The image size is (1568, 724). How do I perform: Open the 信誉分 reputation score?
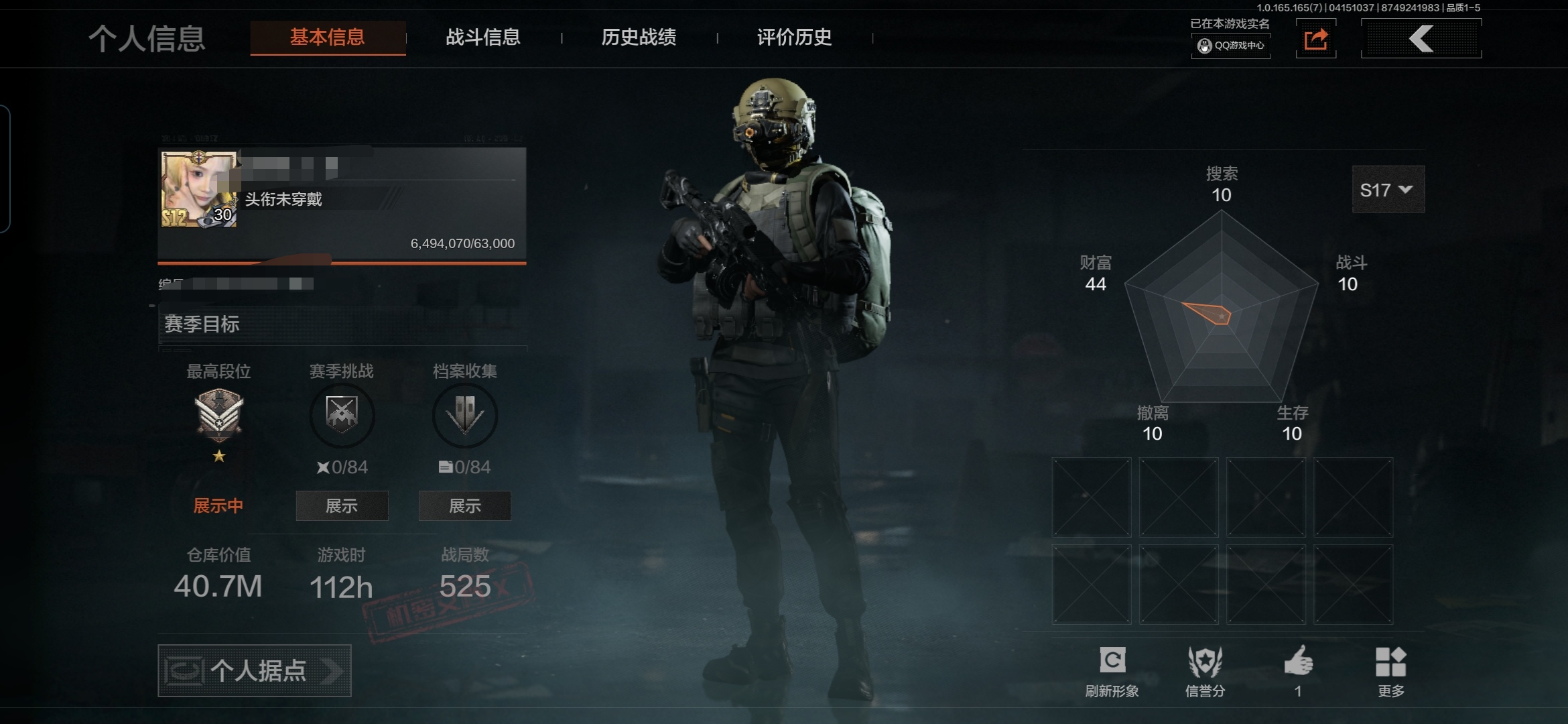tap(1205, 670)
